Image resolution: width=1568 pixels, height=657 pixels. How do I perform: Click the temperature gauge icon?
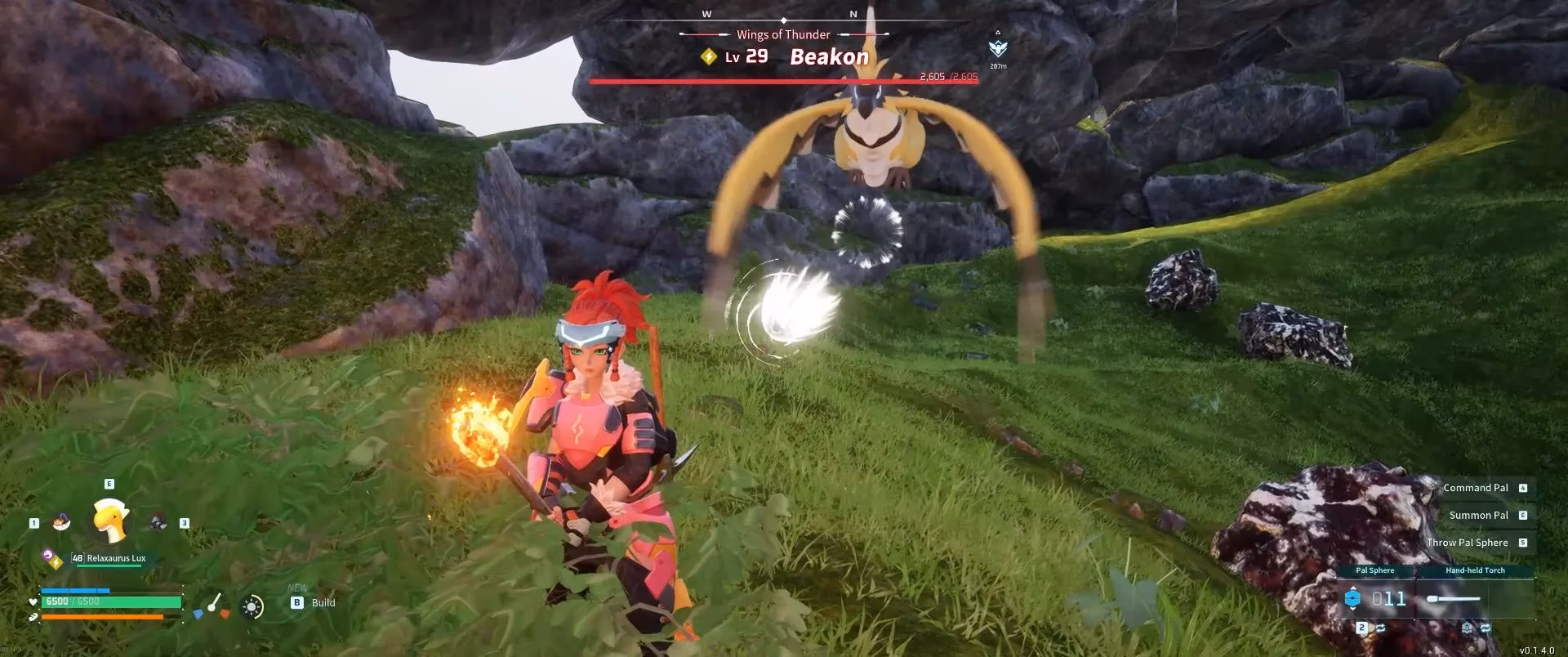[213, 606]
